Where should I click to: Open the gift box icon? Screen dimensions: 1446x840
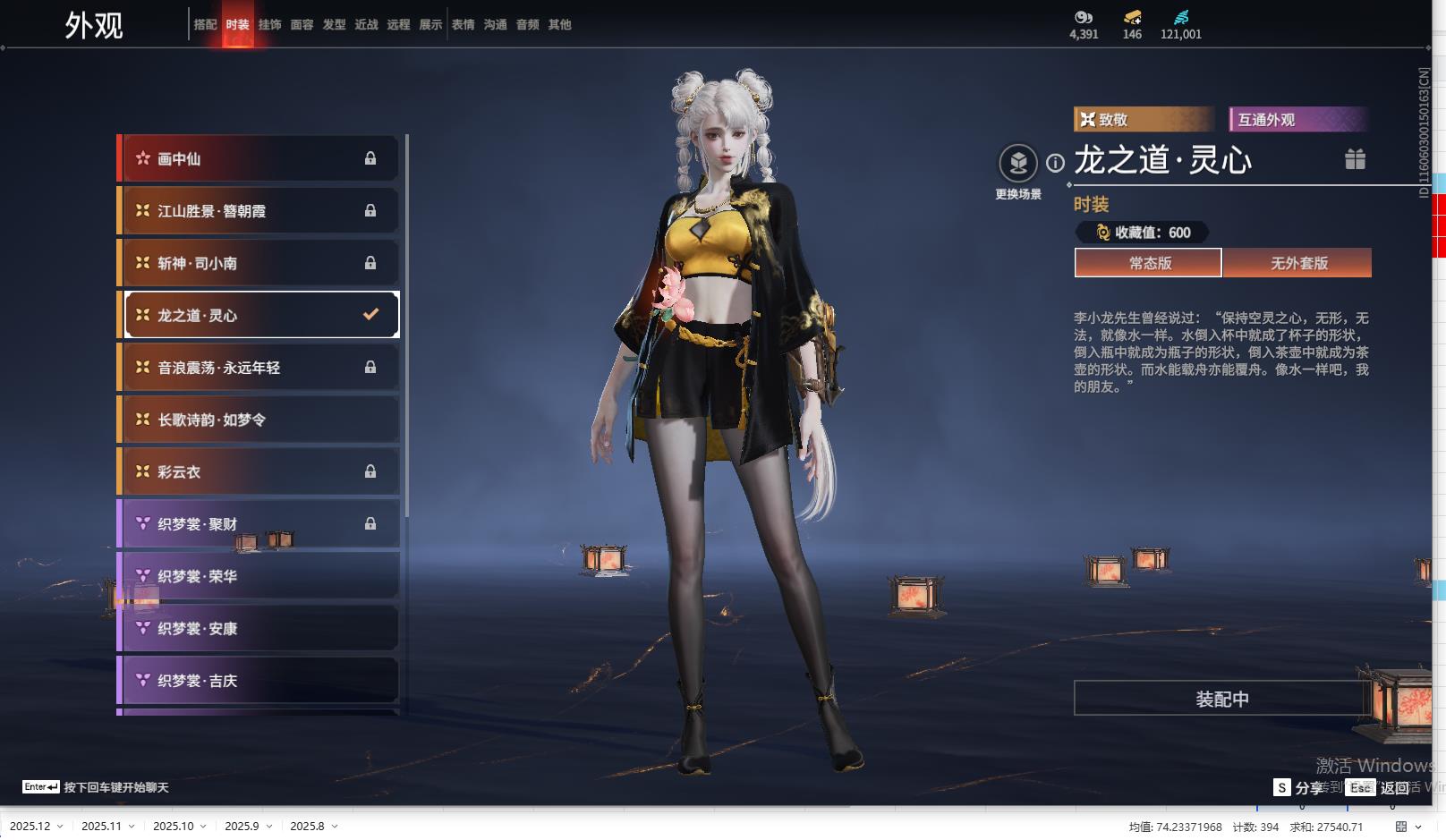coord(1355,159)
